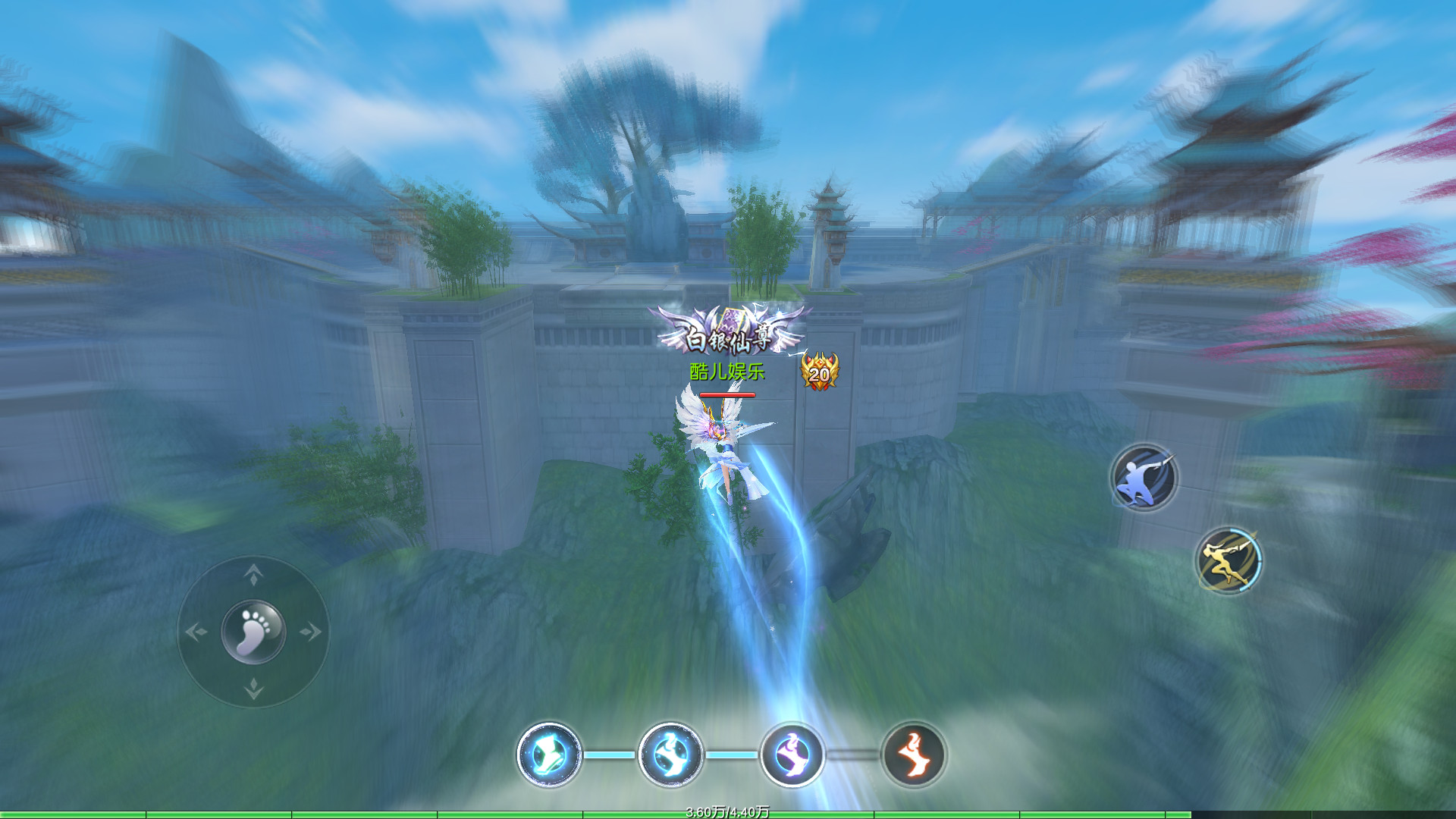This screenshot has width=1456, height=819.
Task: Activate the purple boot flight stage
Action: tap(792, 755)
